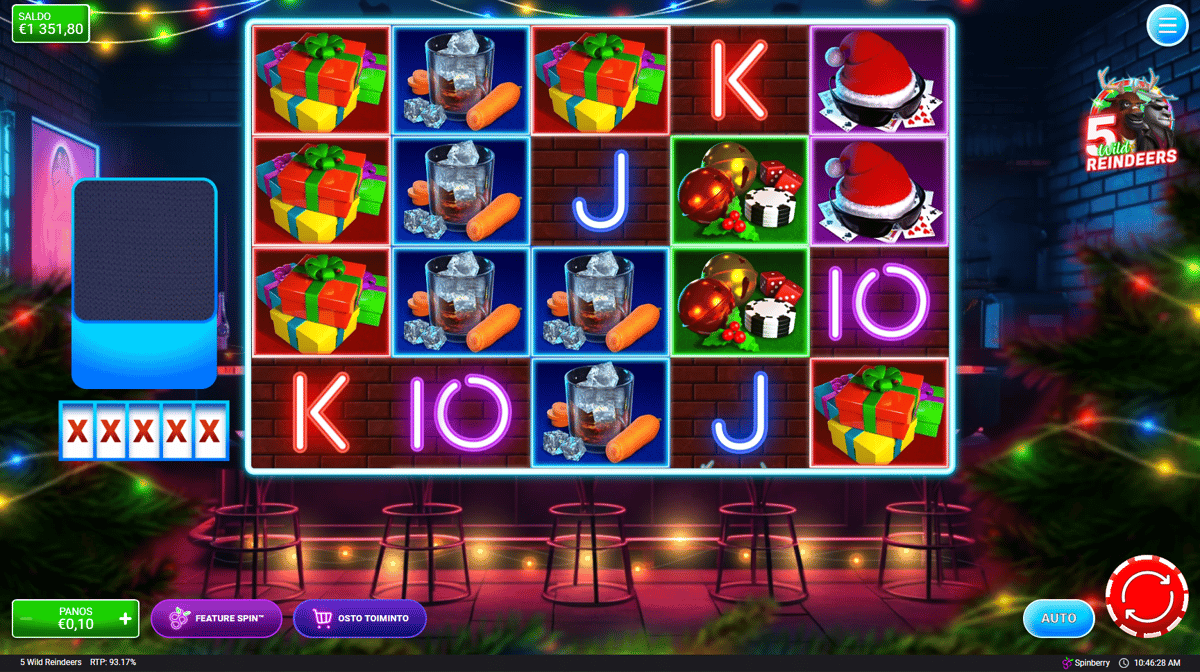Increase the bet with the plus sign
This screenshot has width=1200, height=672.
pyautogui.click(x=125, y=619)
